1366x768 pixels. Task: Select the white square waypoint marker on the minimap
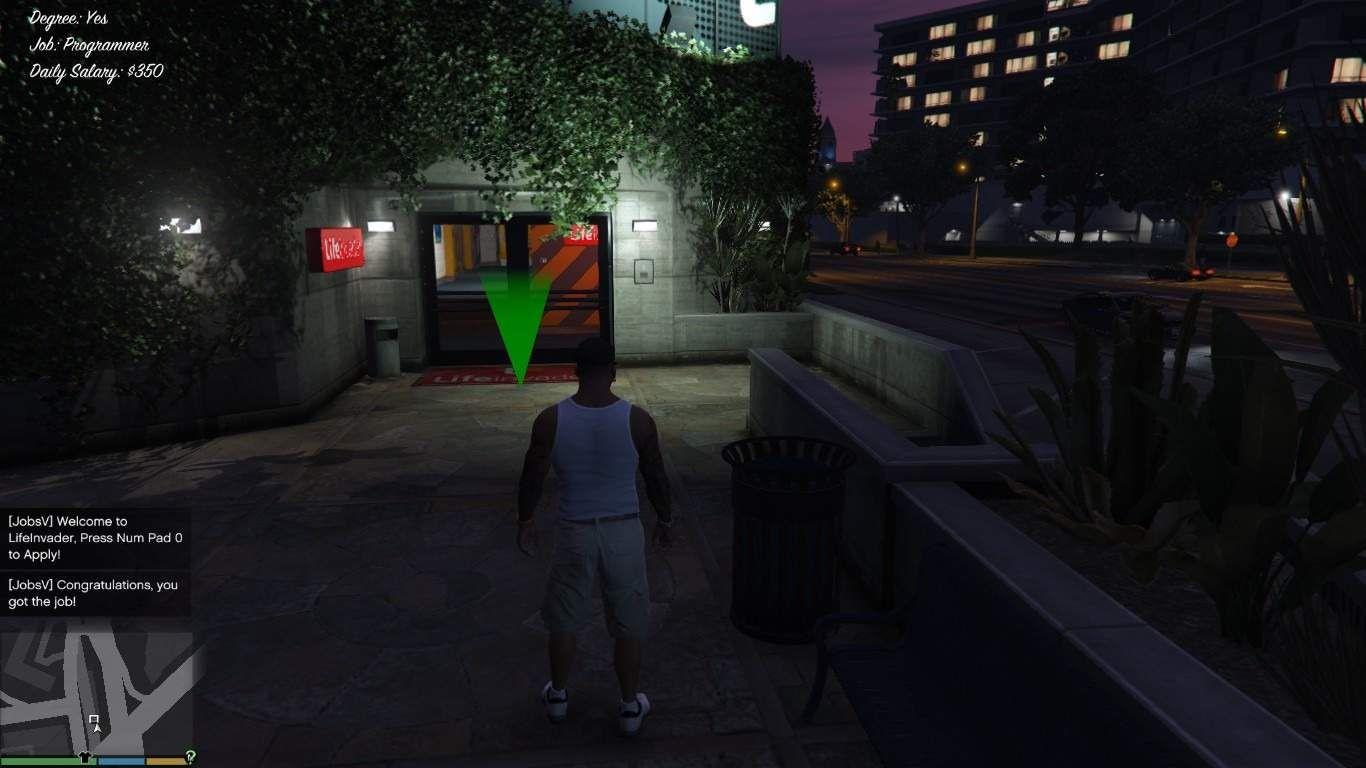94,719
